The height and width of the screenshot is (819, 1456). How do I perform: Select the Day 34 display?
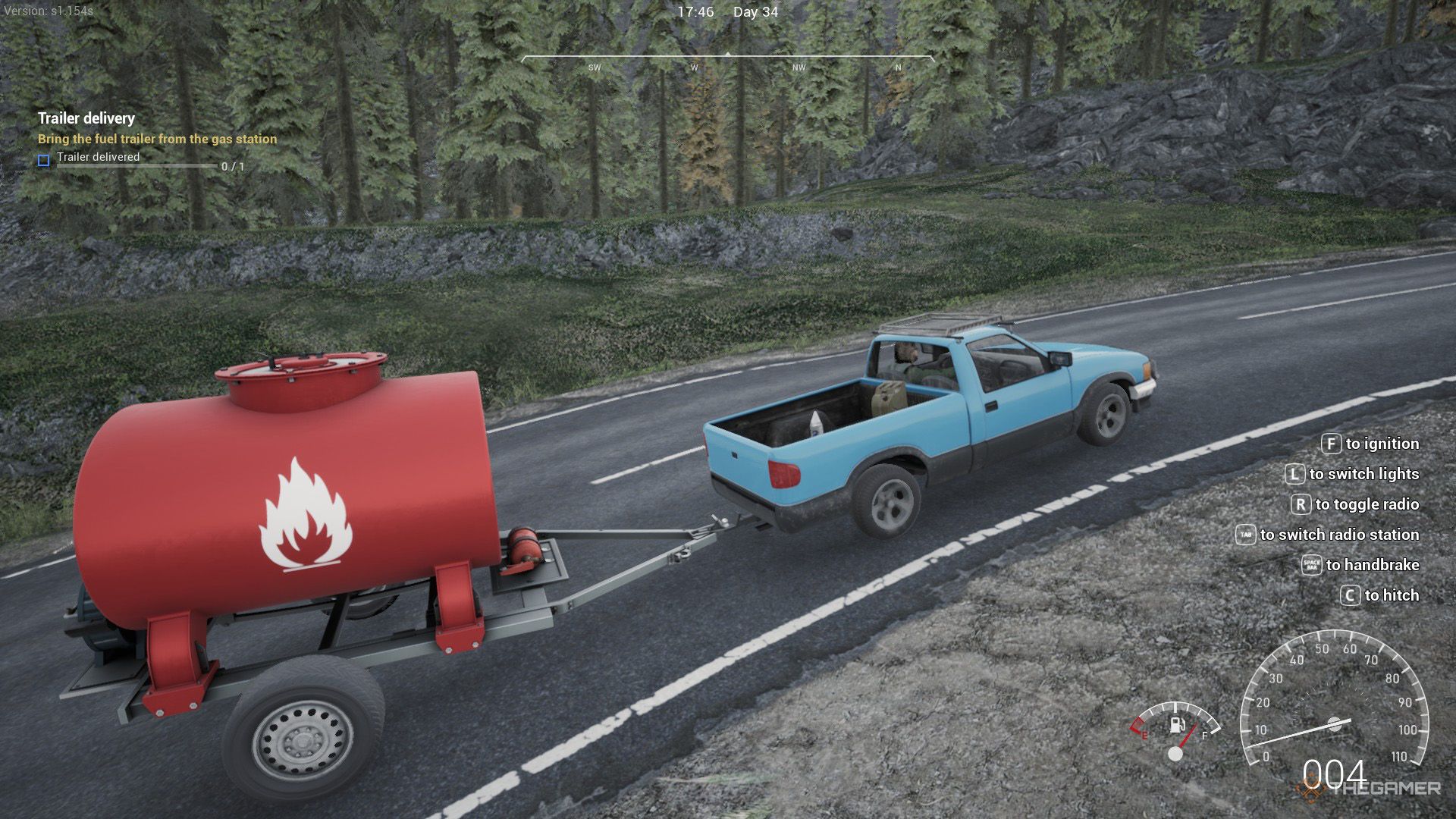[x=755, y=11]
